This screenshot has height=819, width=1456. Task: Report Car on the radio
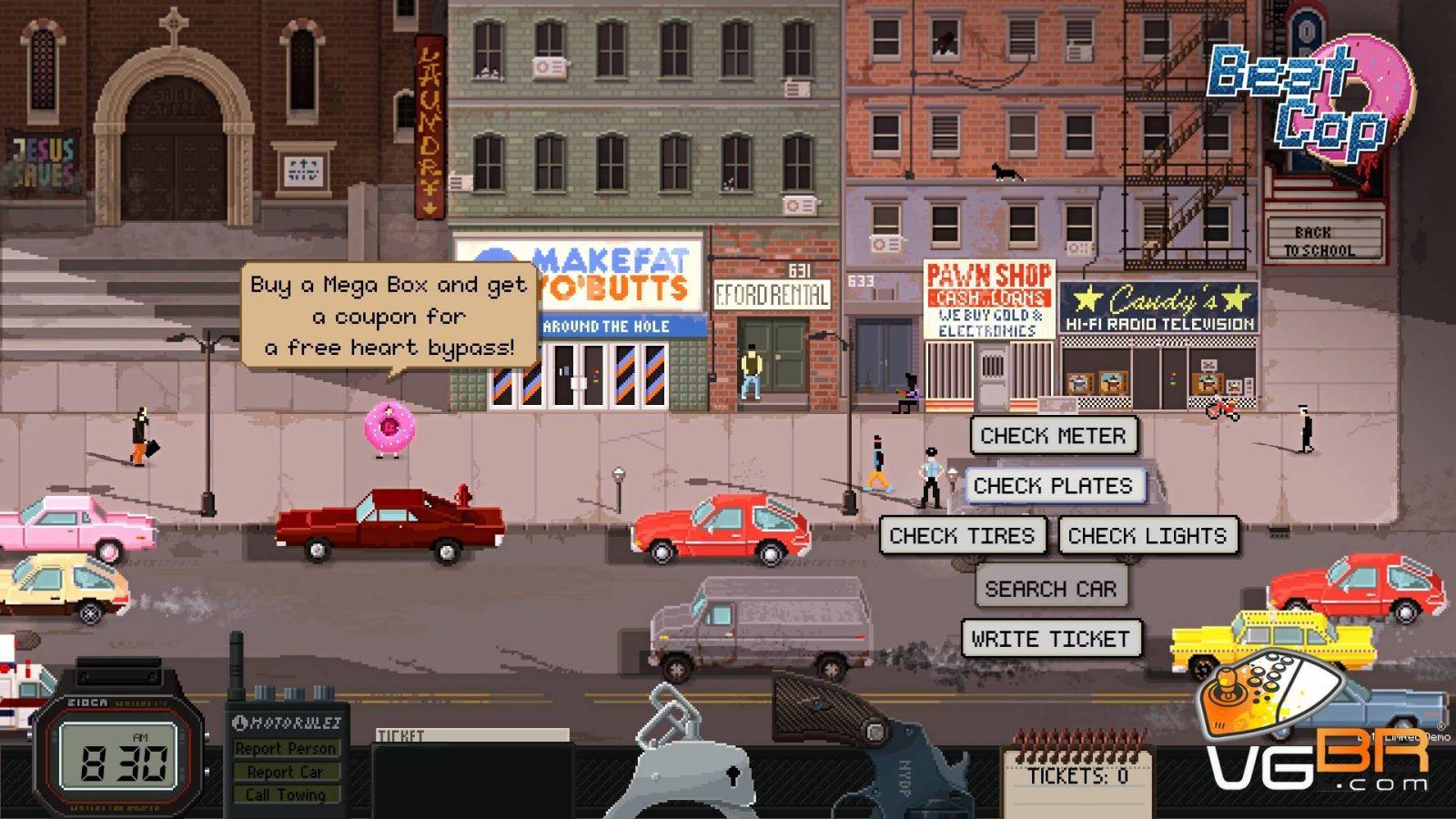tap(286, 772)
